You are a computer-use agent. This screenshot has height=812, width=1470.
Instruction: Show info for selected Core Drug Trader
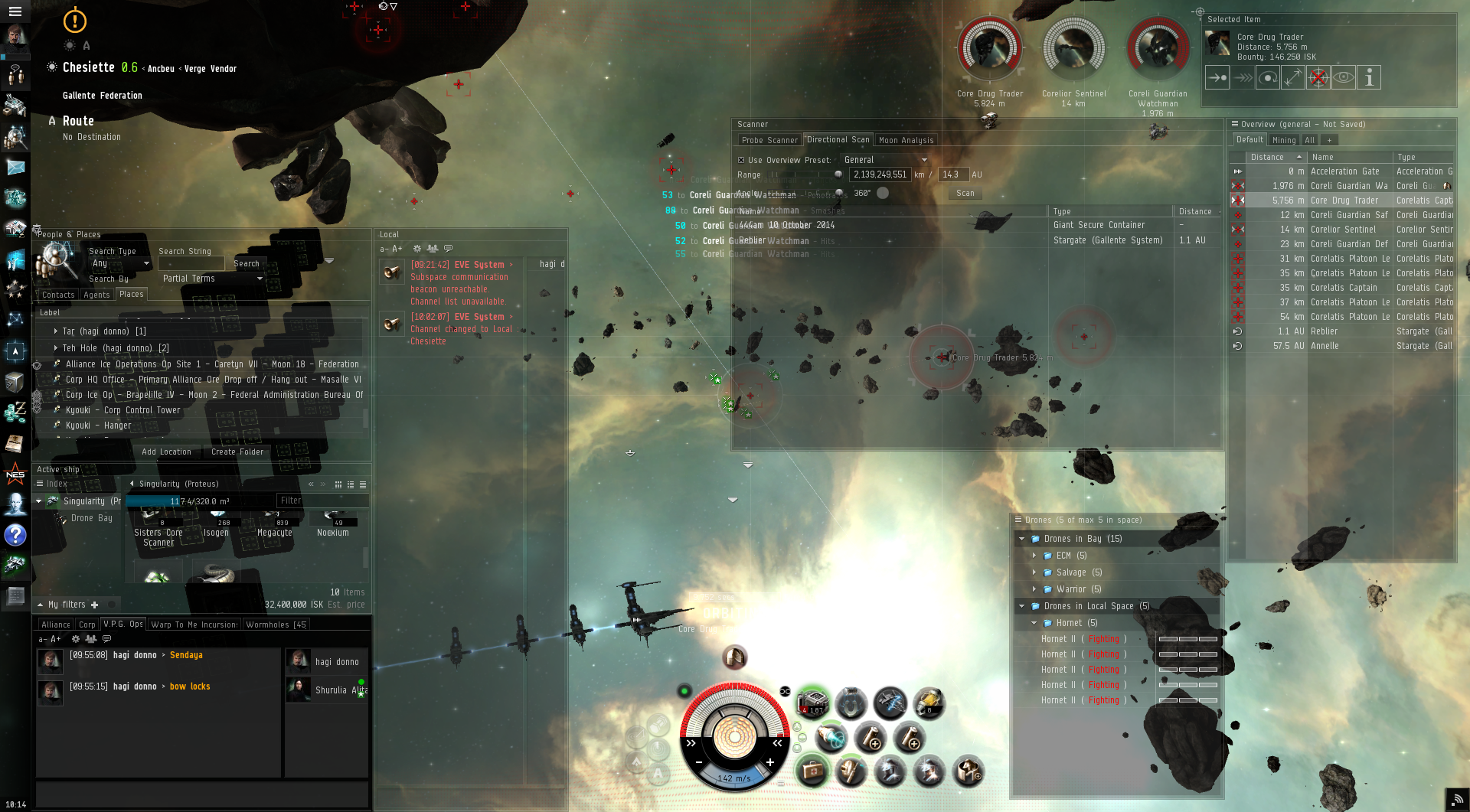[x=1369, y=77]
